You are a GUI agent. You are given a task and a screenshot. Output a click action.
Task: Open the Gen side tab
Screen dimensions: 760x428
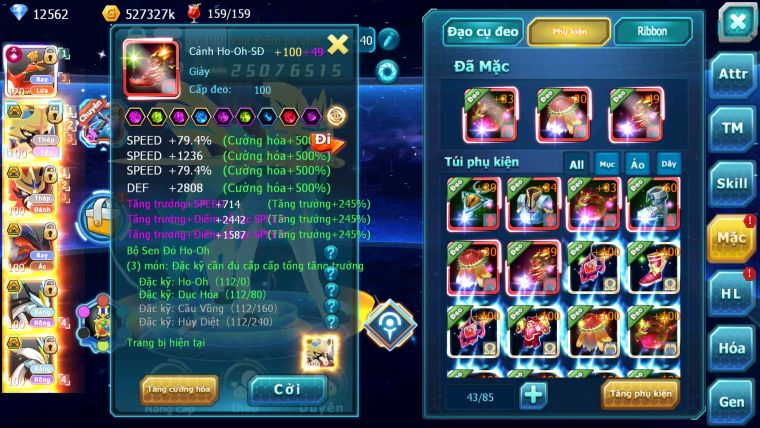pos(731,401)
